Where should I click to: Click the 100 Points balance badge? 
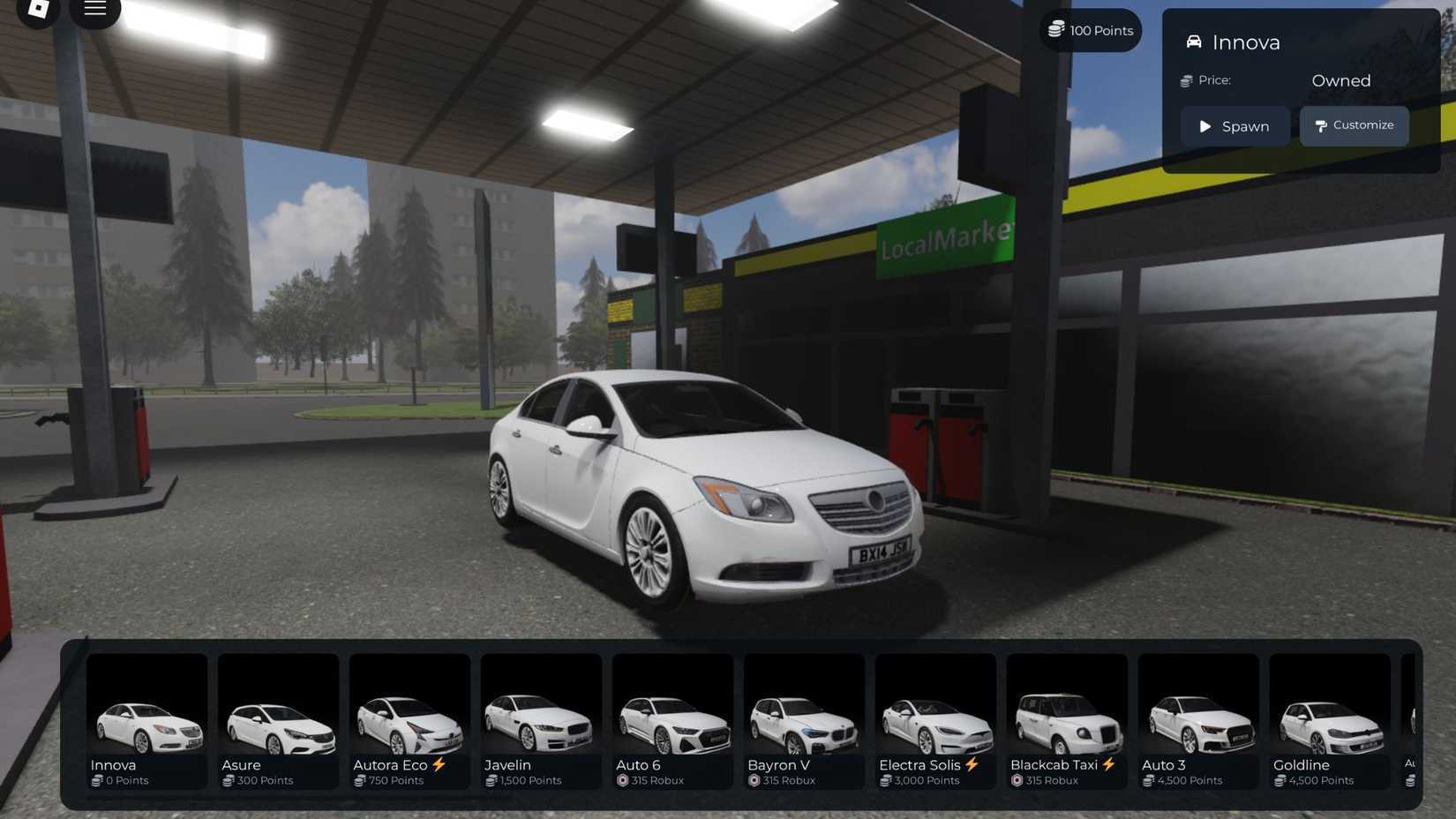pos(1090,29)
